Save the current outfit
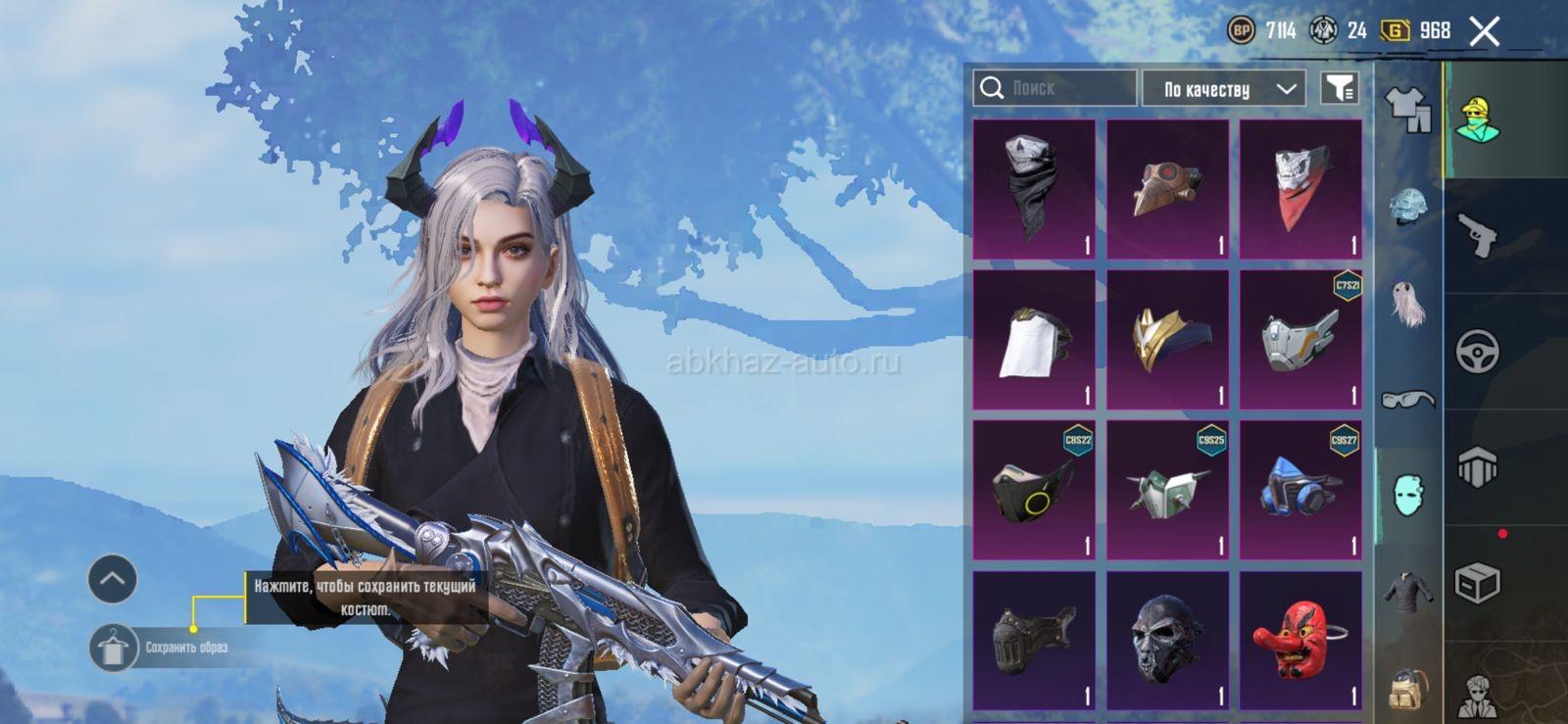 [114, 648]
